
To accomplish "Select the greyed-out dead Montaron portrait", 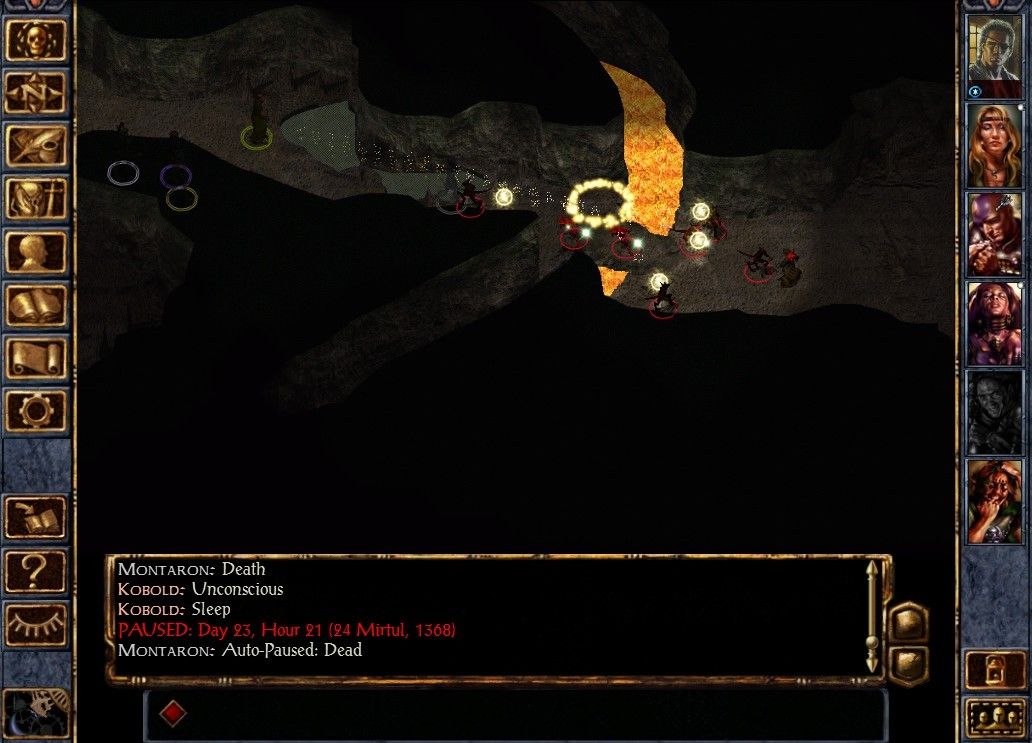I will [x=995, y=412].
